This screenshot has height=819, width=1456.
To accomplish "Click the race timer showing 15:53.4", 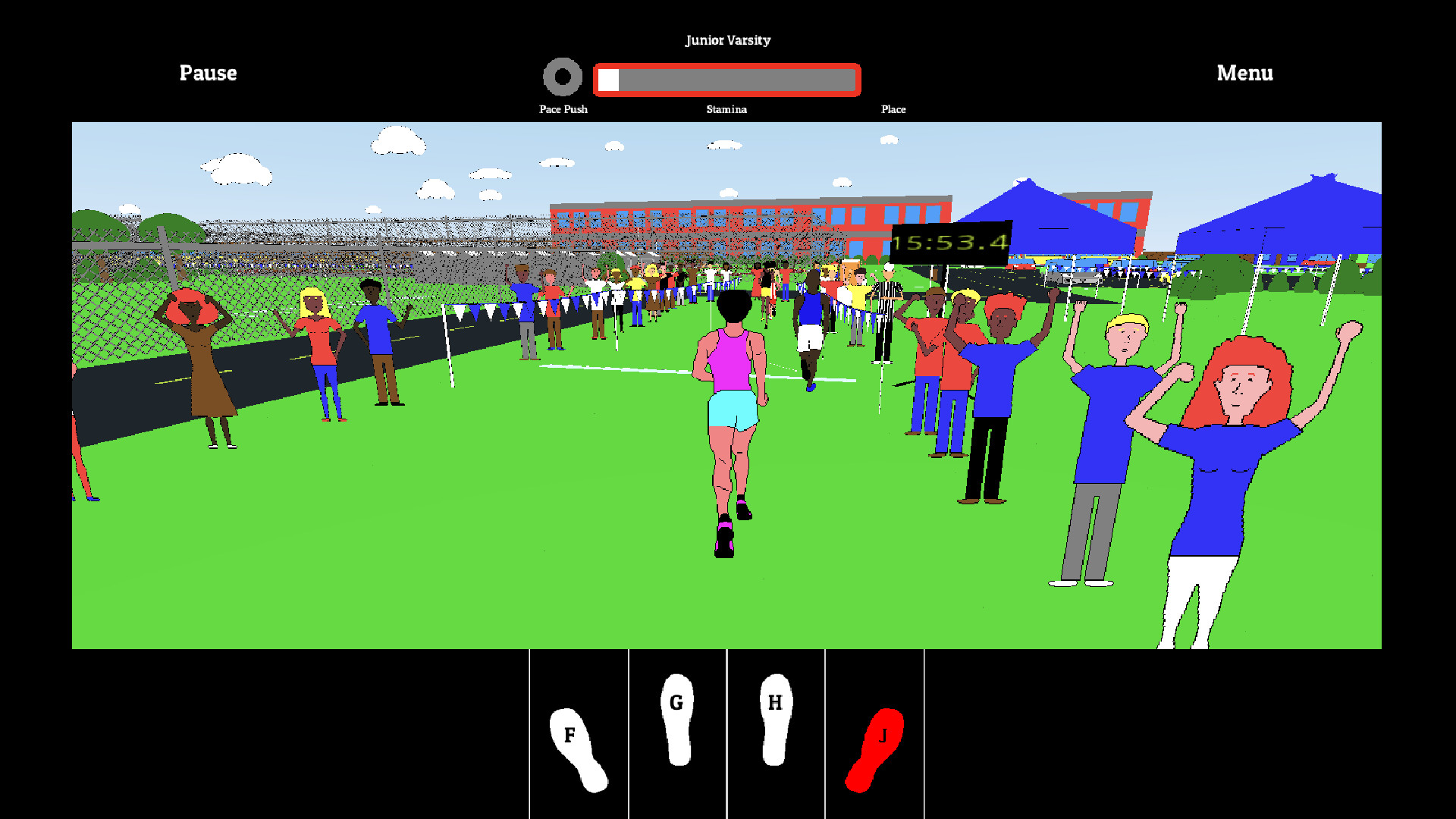I will [950, 243].
